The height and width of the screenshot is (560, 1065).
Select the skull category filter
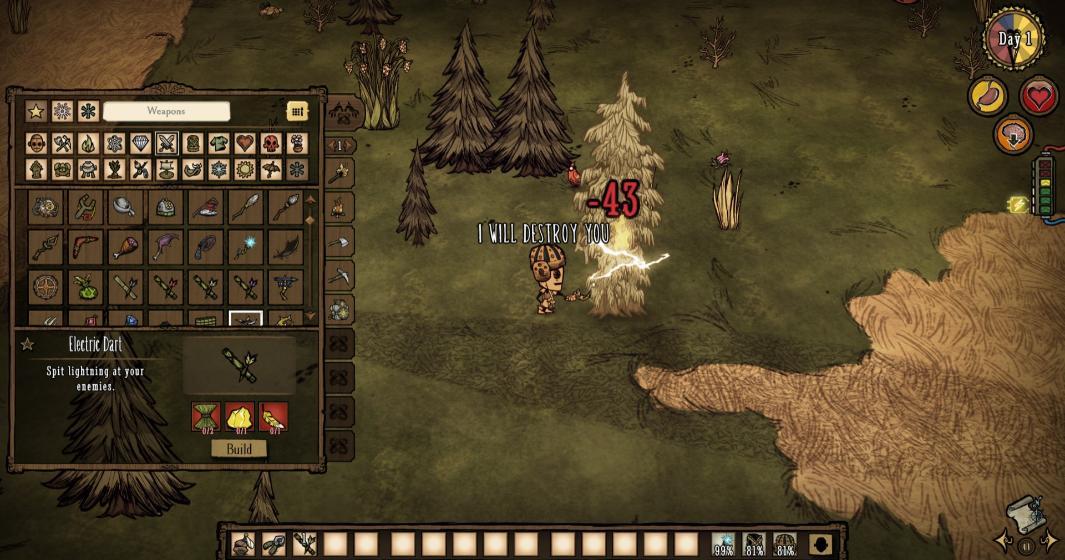coord(271,144)
